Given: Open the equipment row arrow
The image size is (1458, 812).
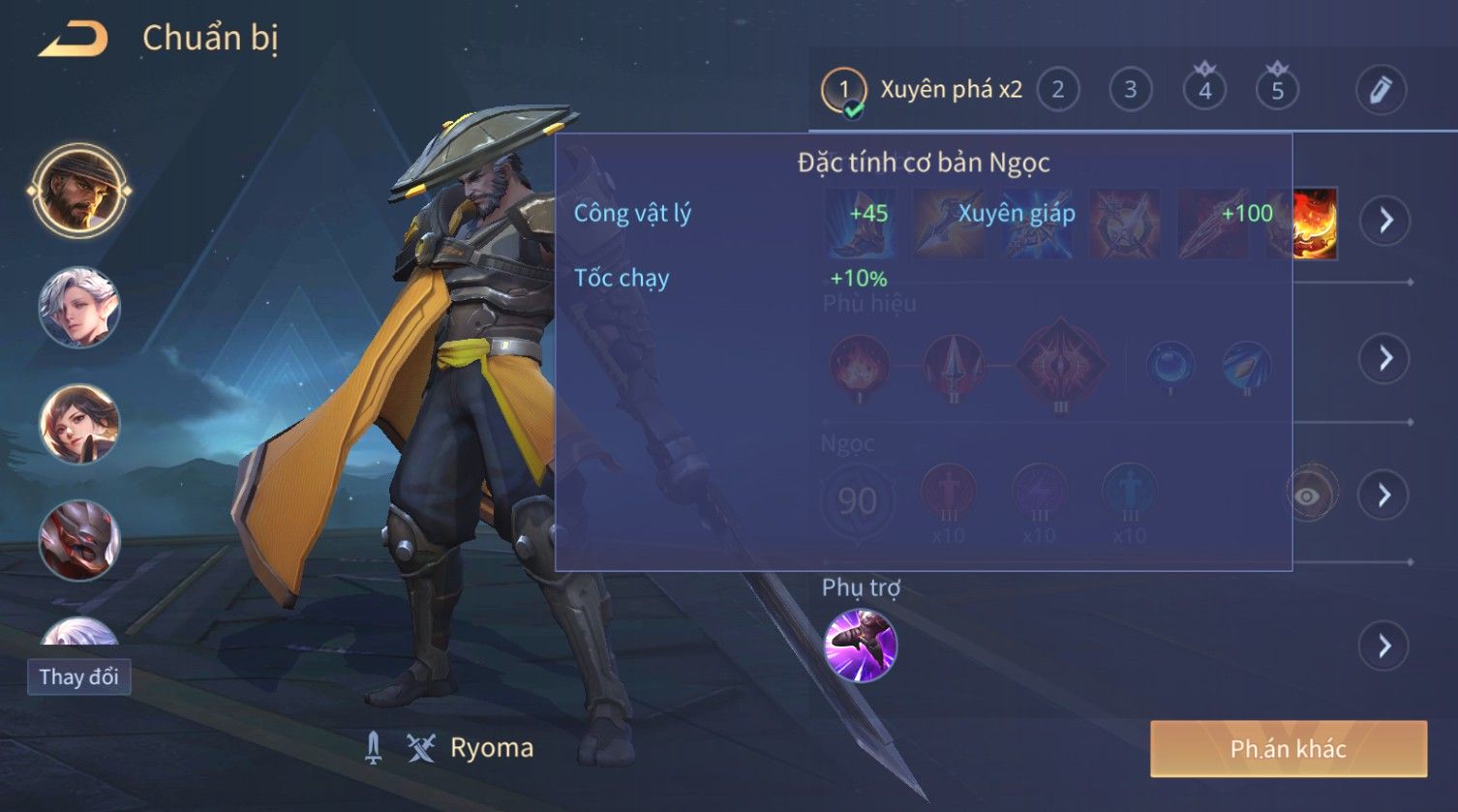Looking at the screenshot, I should (1385, 221).
